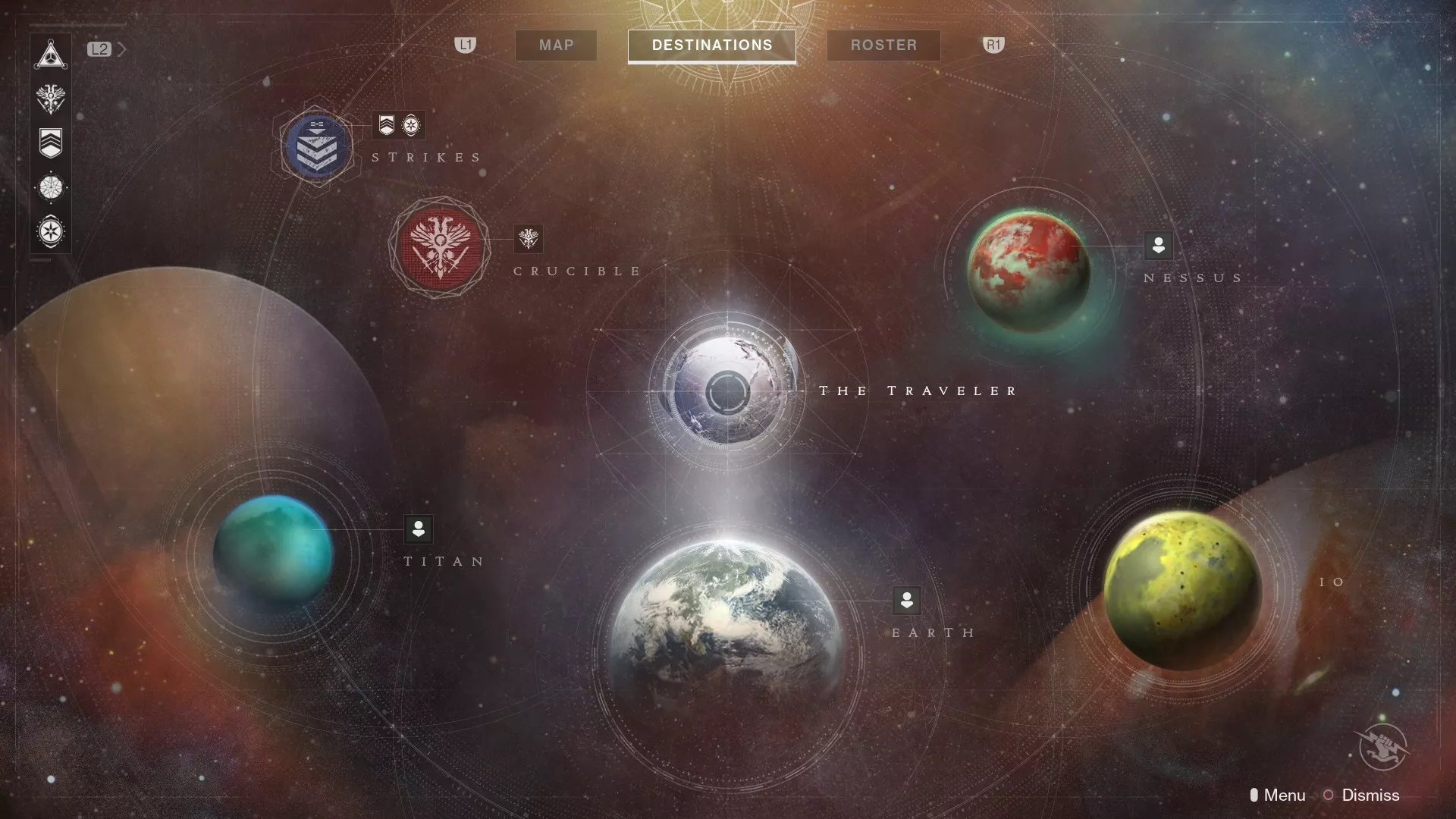Click the chevron badge icon above Strikes
This screenshot has width=1456, height=819.
387,126
